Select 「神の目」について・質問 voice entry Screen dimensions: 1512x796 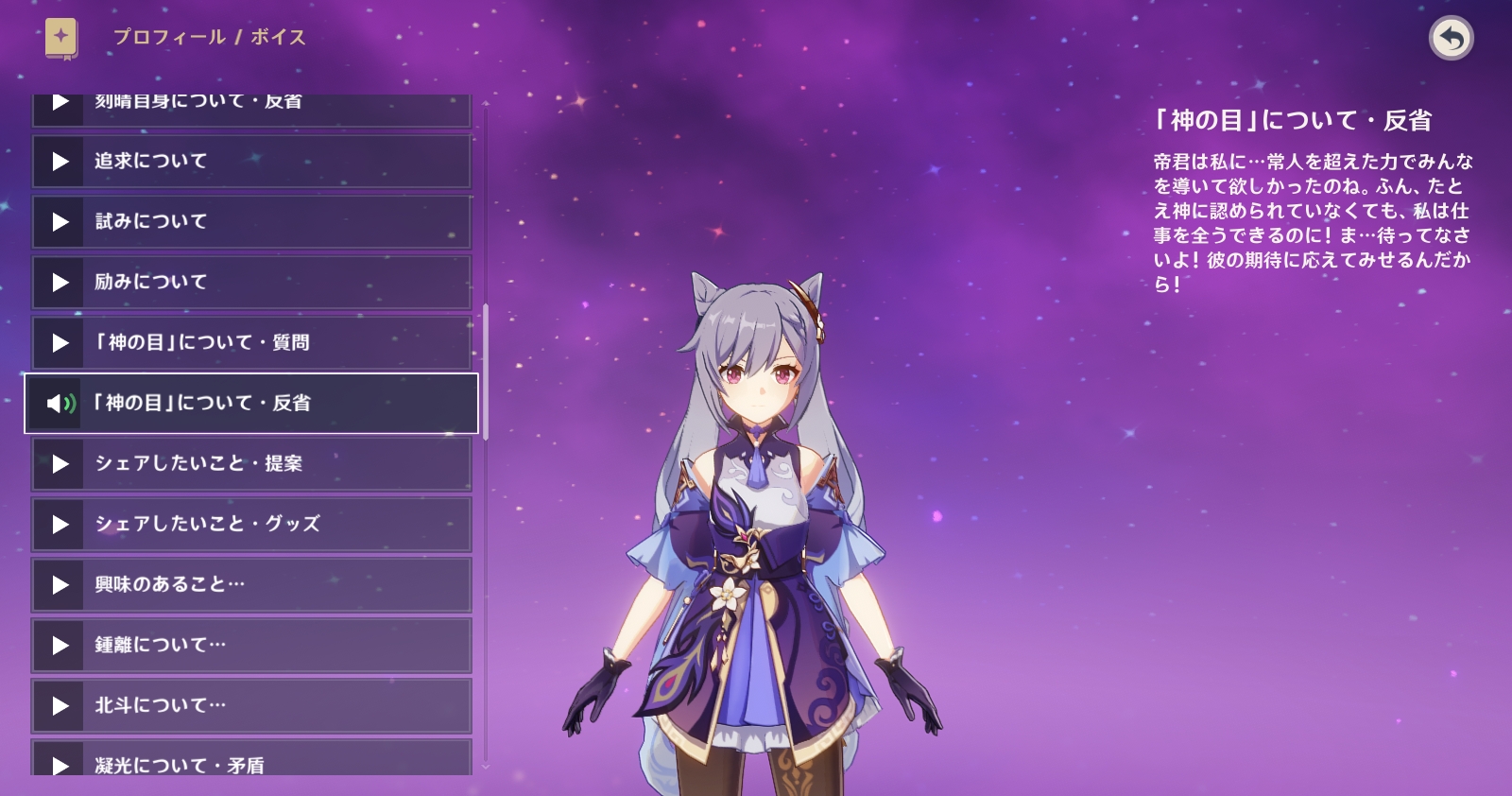[251, 343]
